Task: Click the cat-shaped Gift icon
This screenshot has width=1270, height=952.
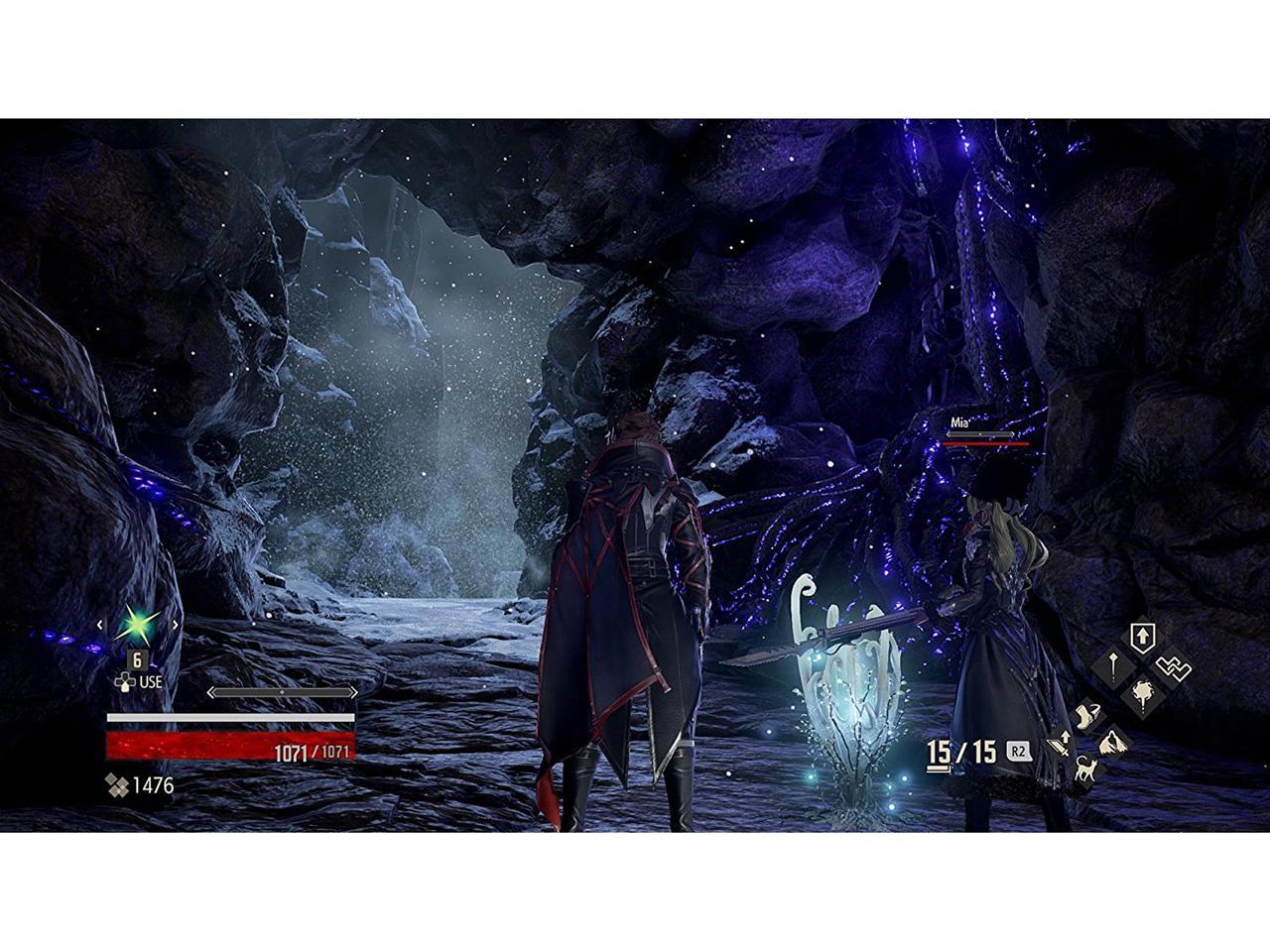Action: (1086, 769)
